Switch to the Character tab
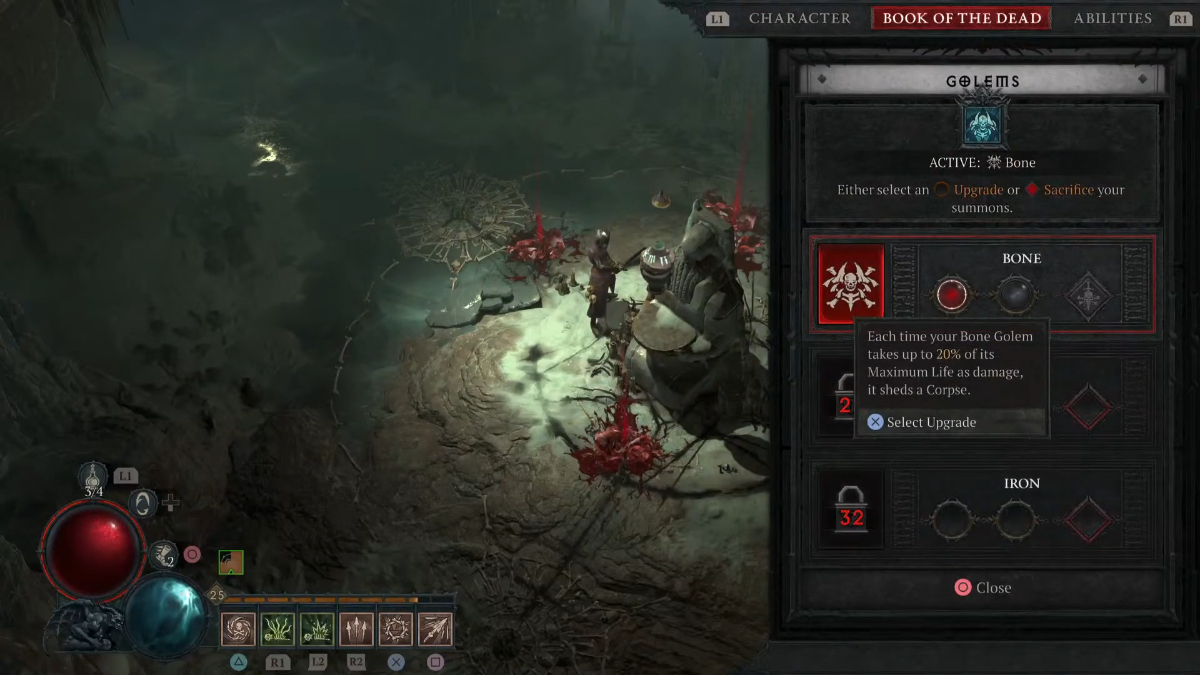The width and height of the screenshot is (1200, 675). point(799,18)
